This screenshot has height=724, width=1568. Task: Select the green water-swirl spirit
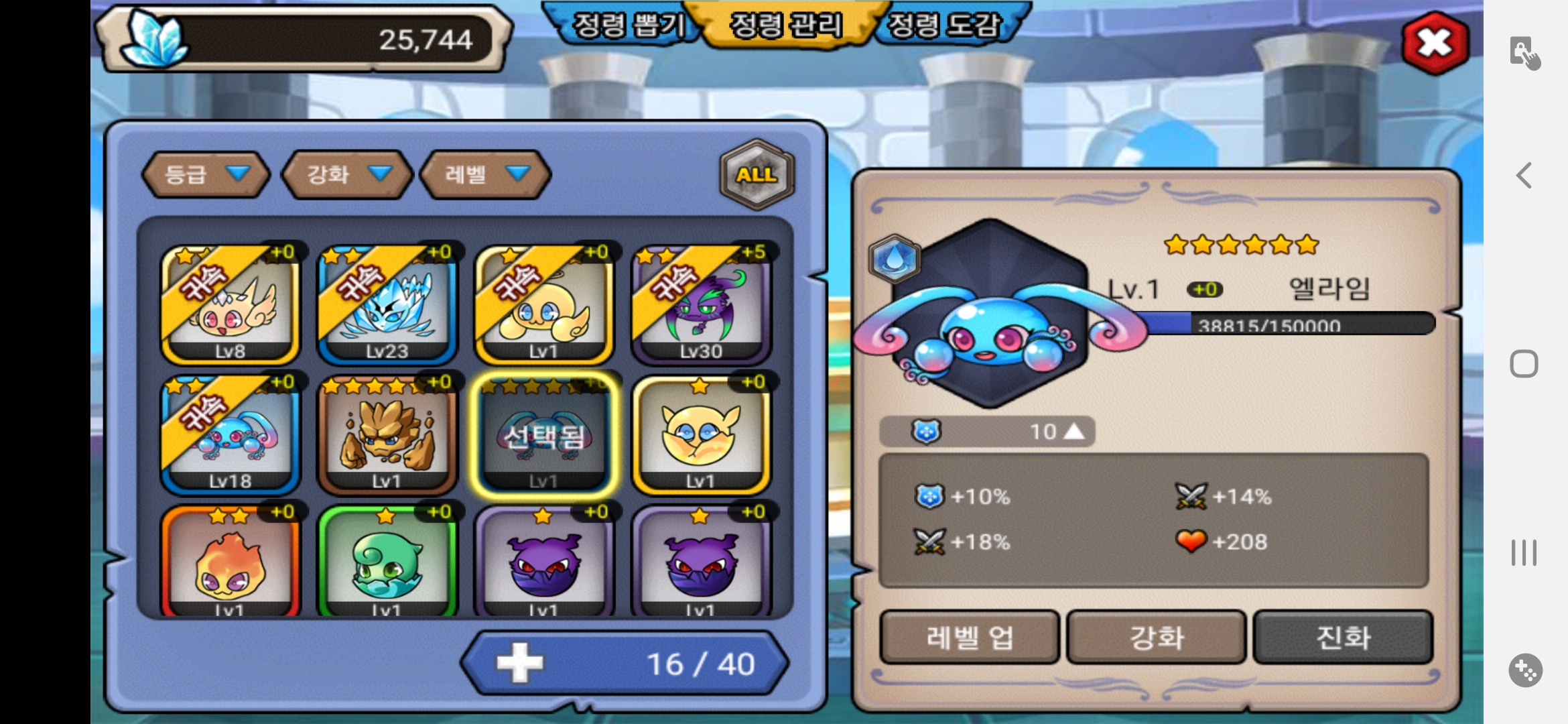pos(387,563)
